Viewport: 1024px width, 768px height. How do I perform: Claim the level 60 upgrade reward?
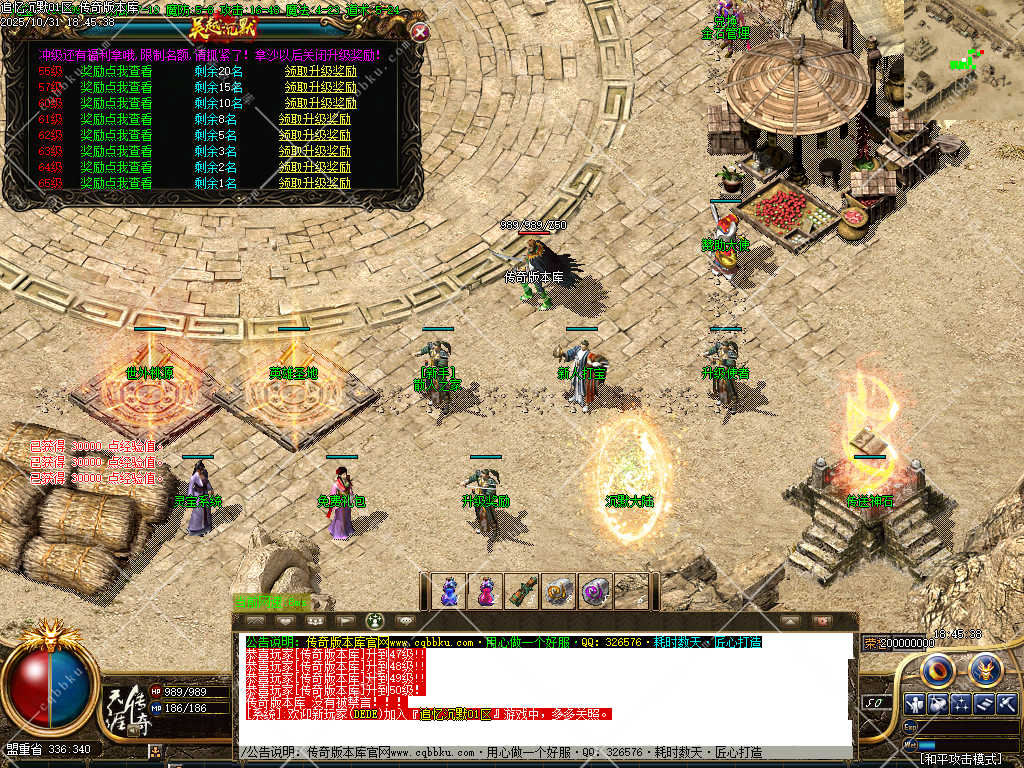tap(320, 103)
